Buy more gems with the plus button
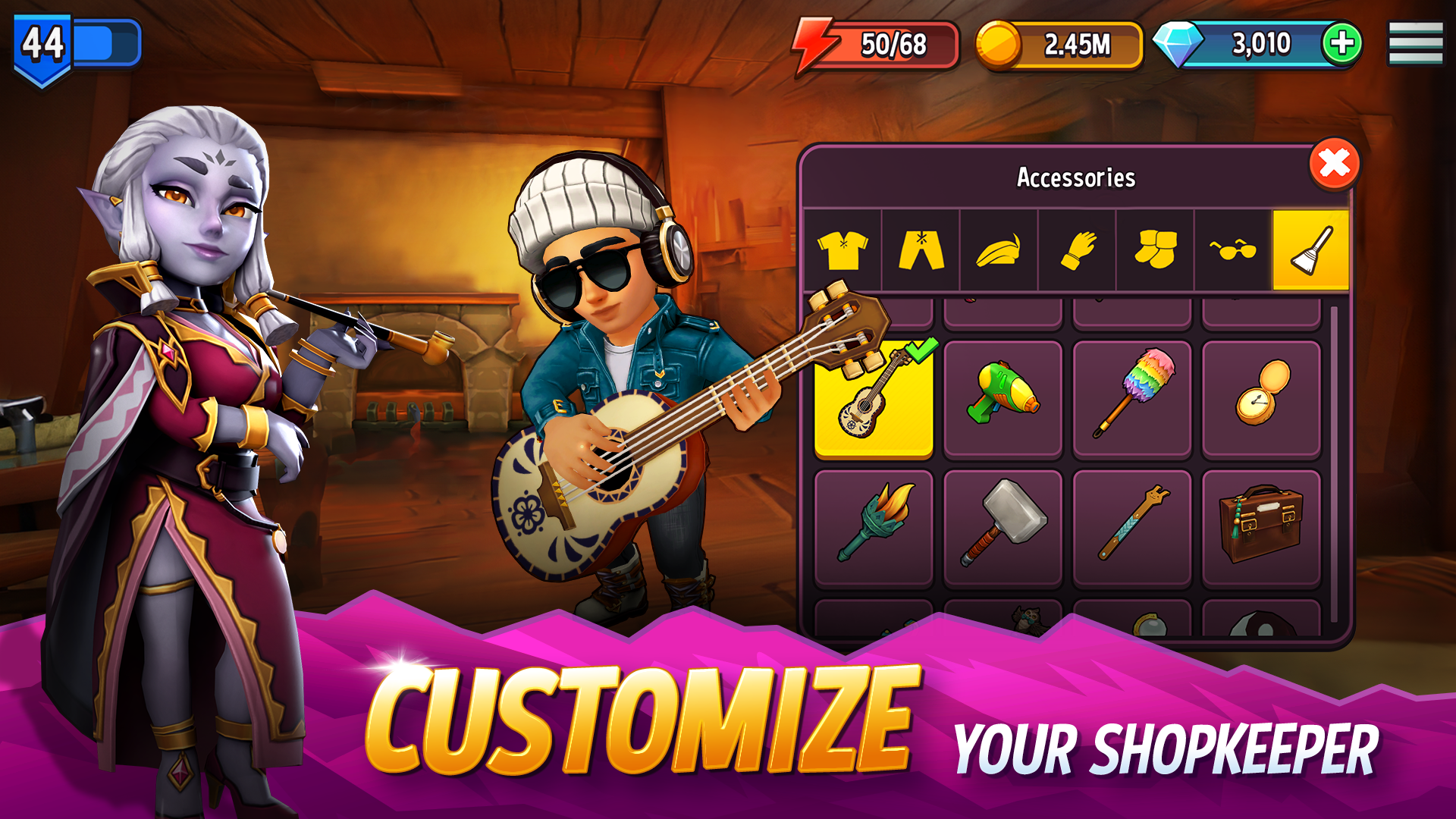 (x=1345, y=43)
